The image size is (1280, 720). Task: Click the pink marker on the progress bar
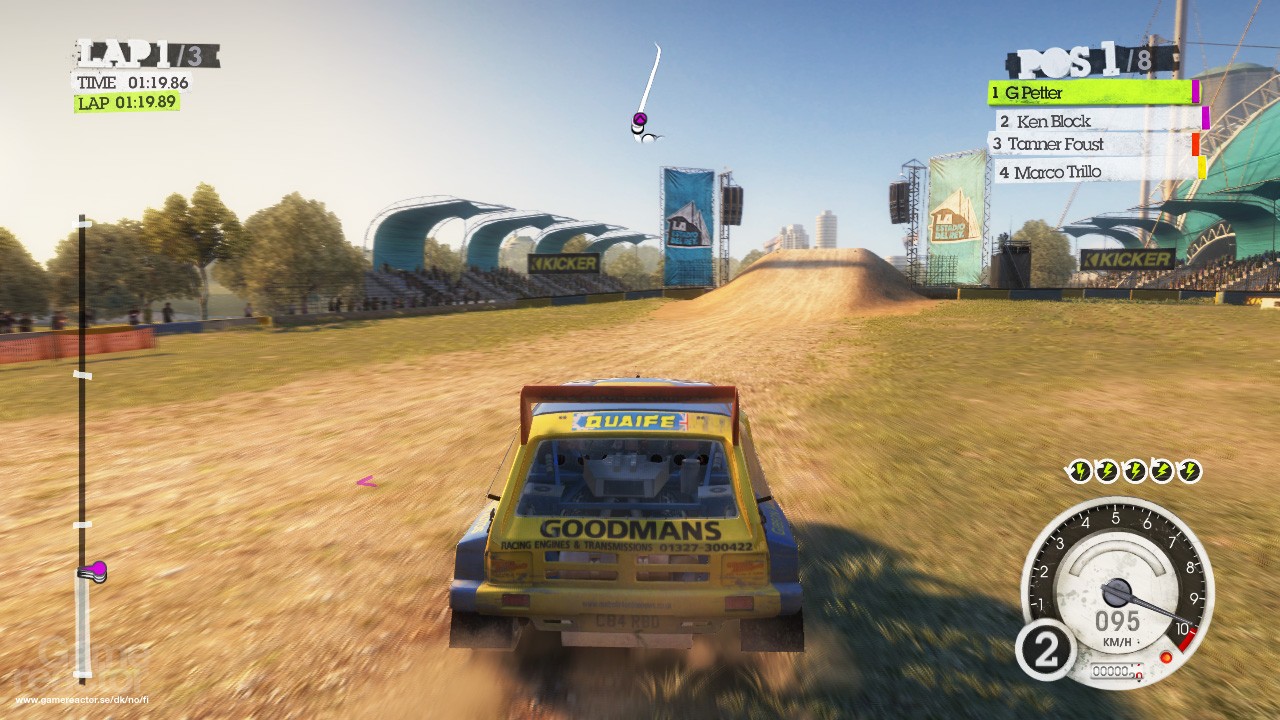pos(93,571)
